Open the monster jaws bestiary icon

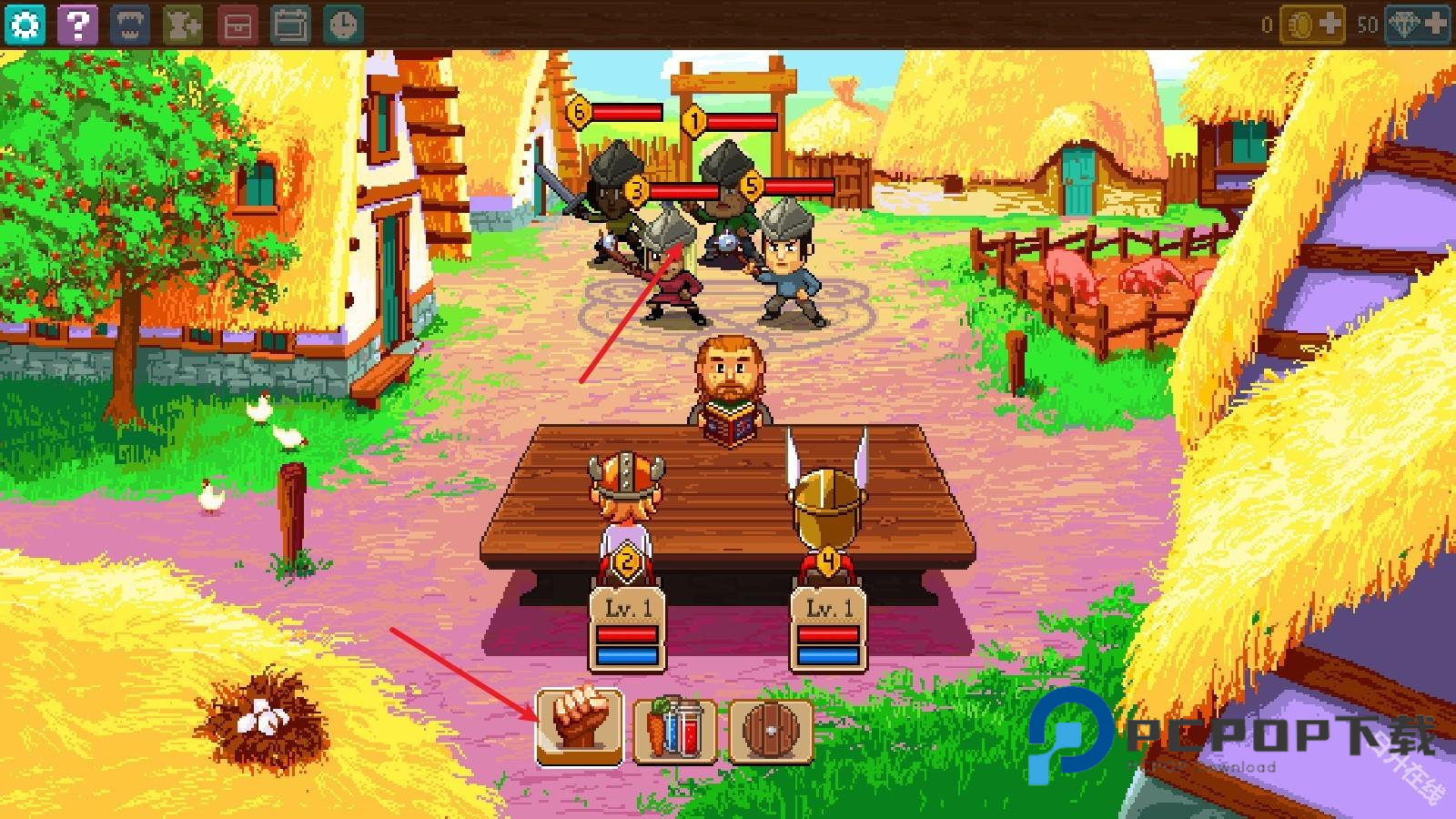(129, 25)
